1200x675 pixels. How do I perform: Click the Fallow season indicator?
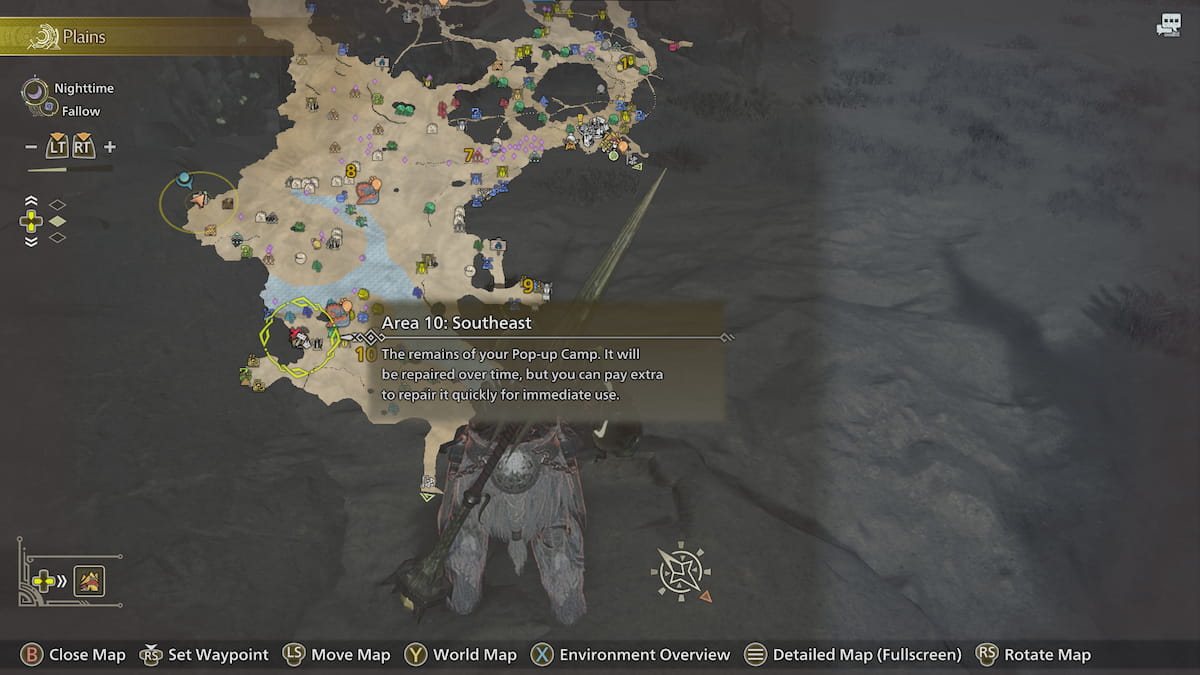(x=80, y=111)
